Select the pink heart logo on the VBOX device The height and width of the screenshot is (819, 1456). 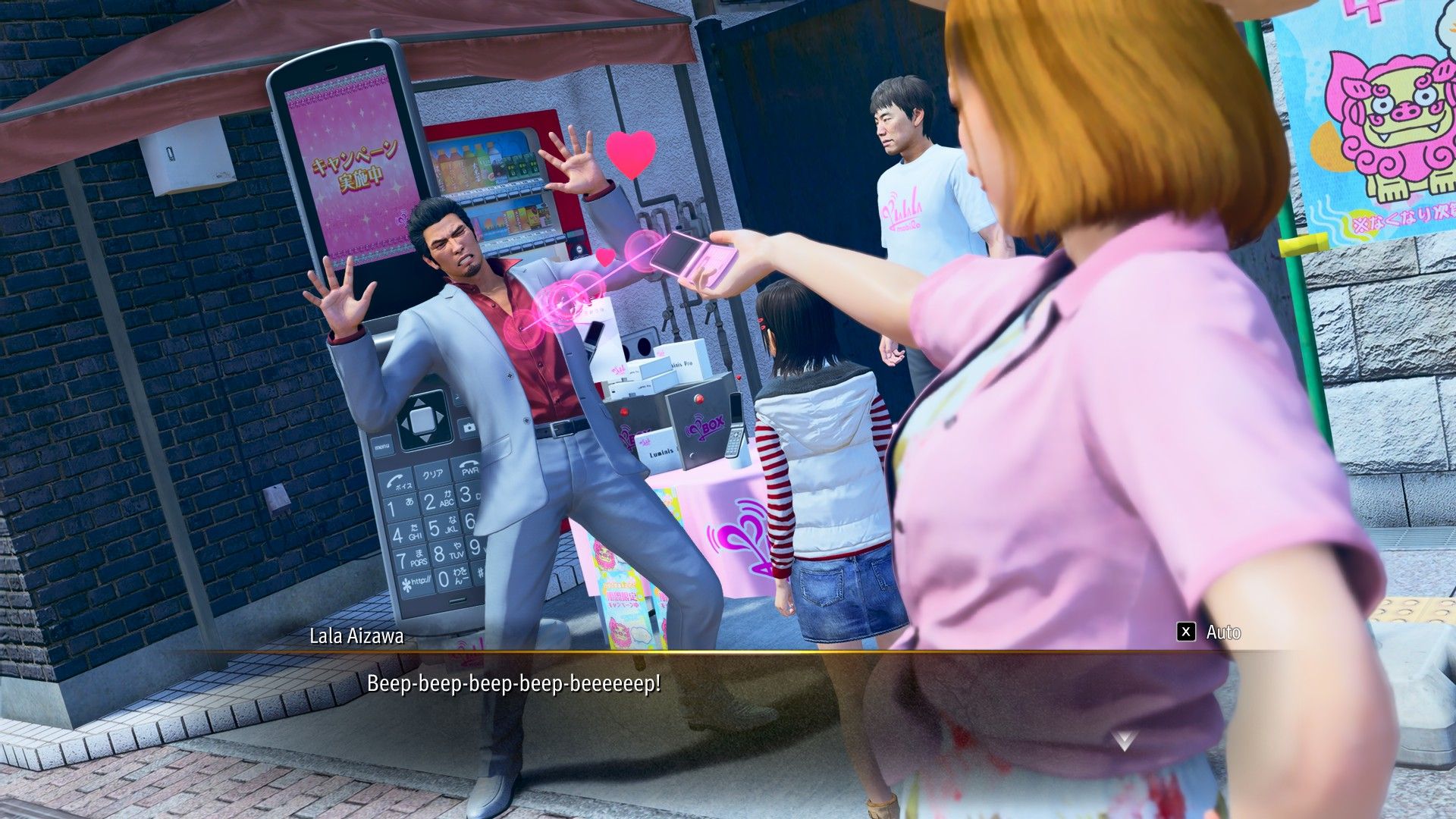(698, 428)
